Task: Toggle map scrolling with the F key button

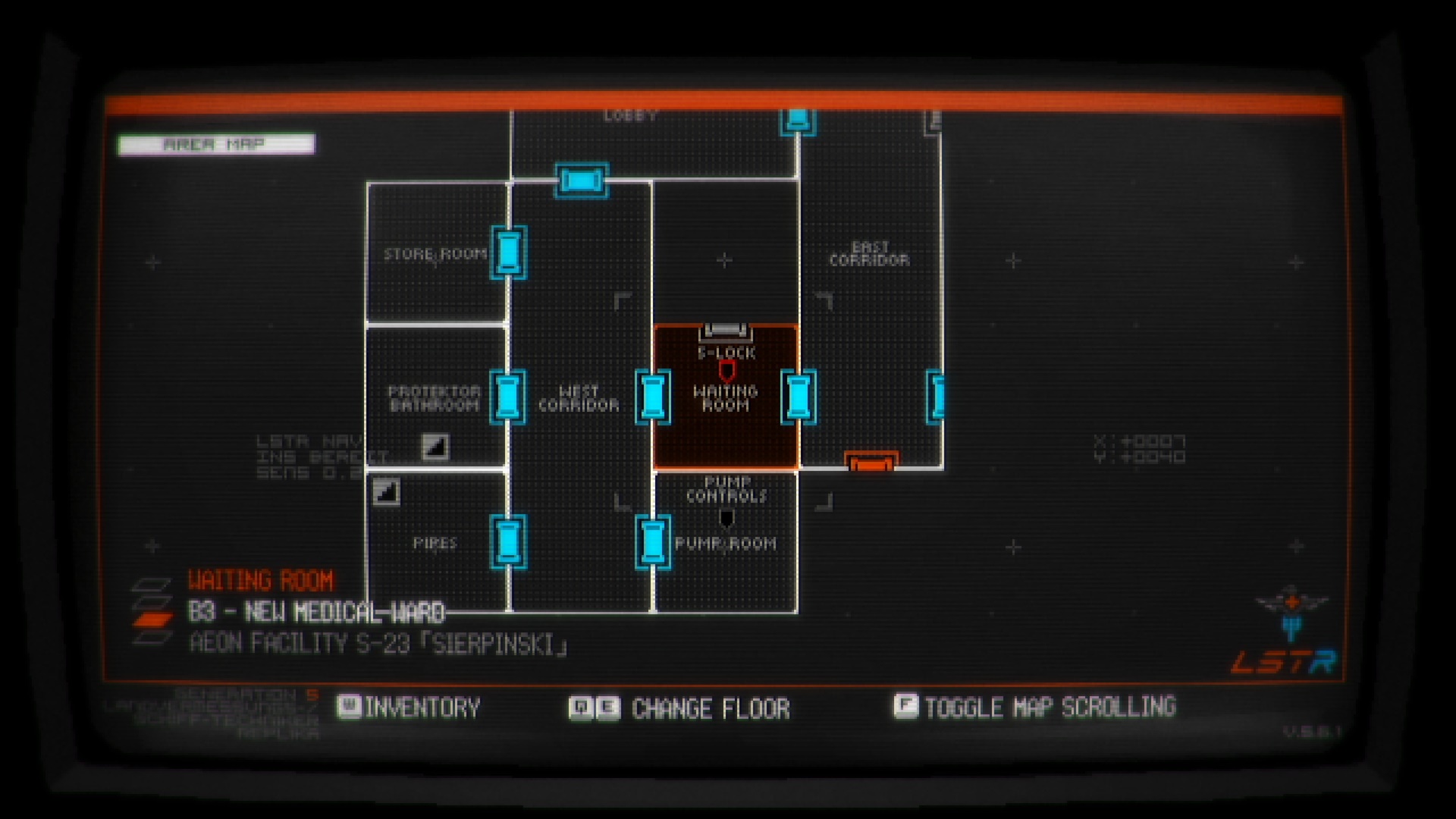Action: click(x=905, y=708)
